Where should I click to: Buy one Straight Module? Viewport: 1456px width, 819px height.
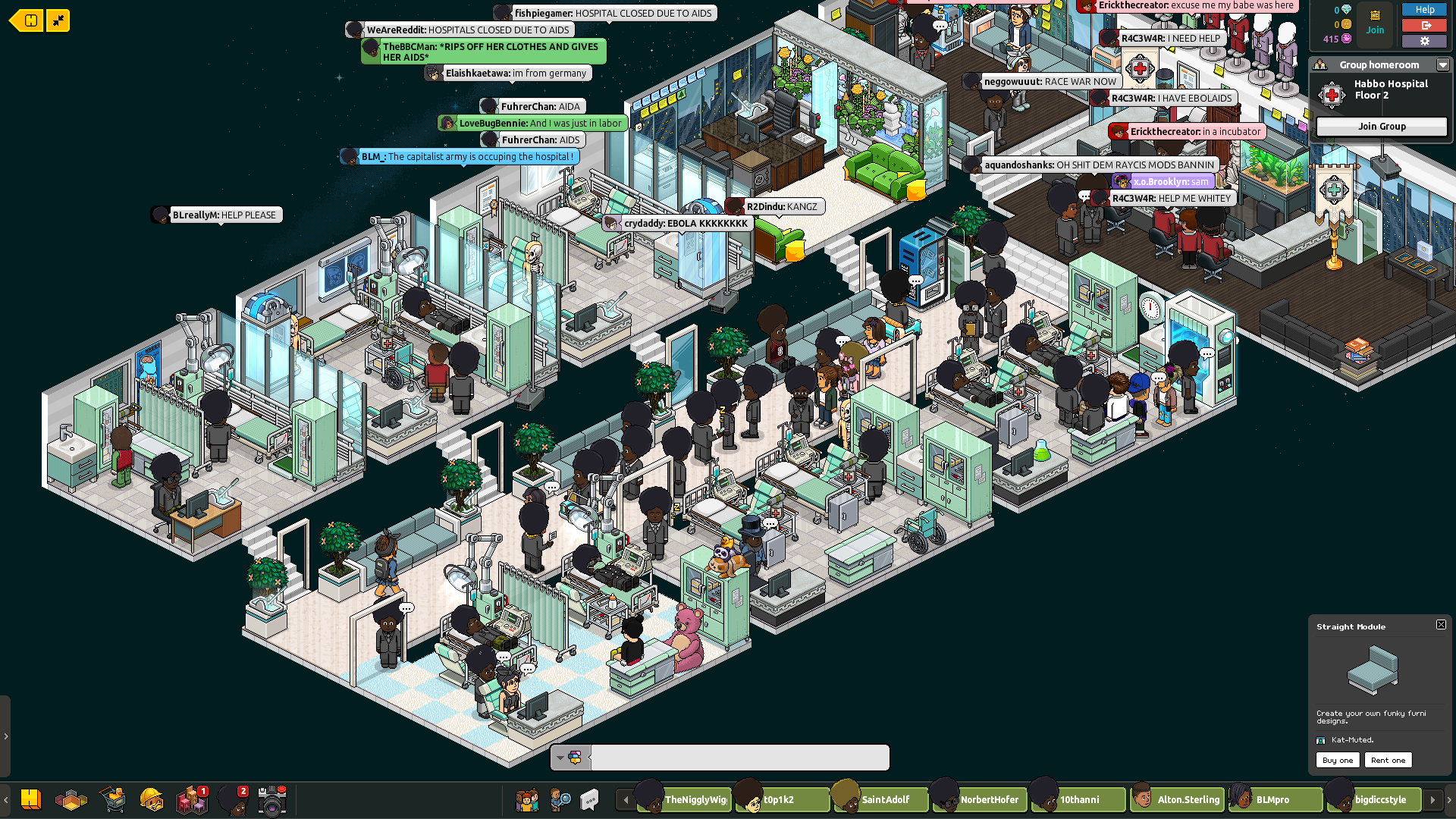(x=1337, y=760)
